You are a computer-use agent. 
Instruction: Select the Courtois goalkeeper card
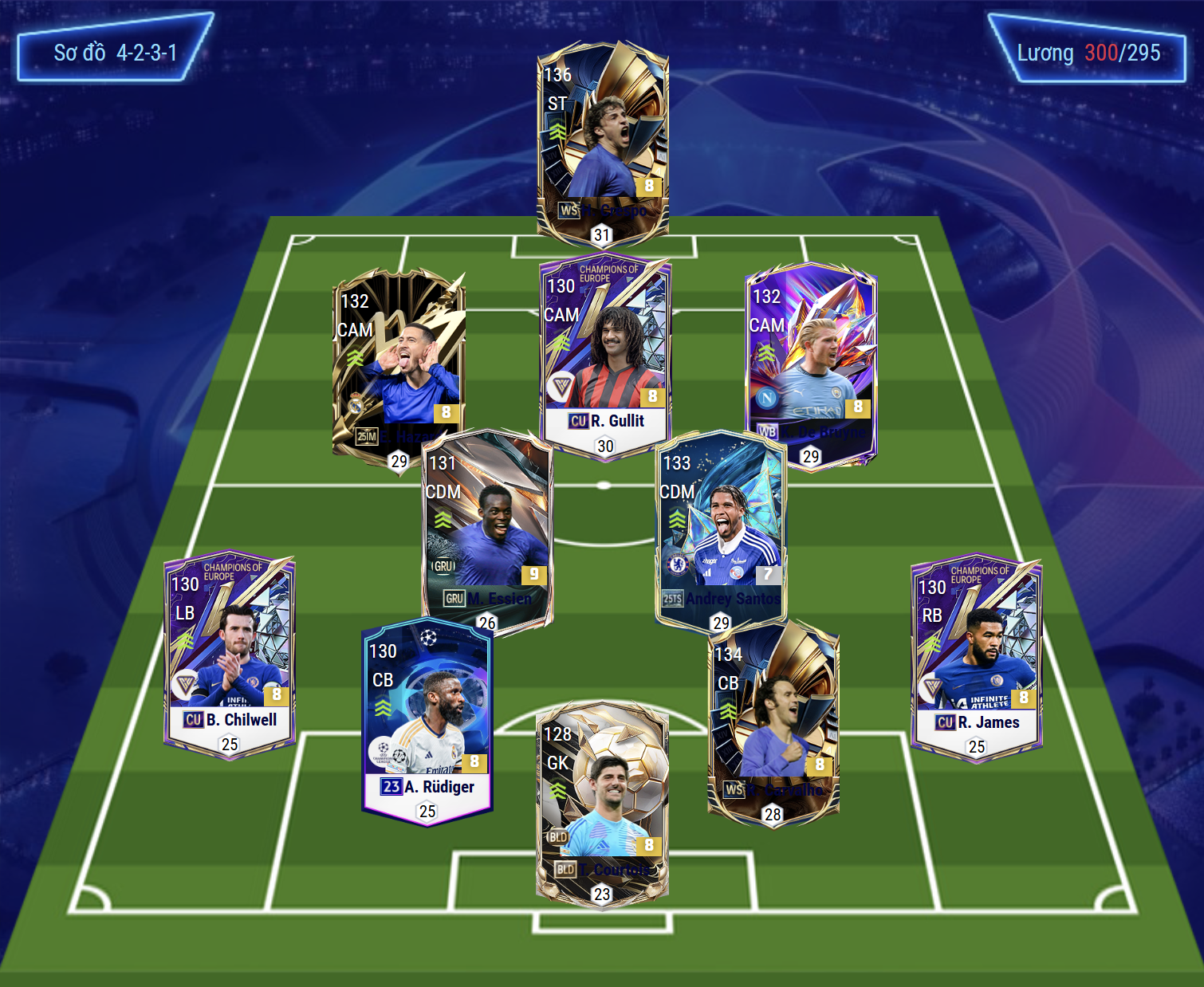(x=602, y=797)
